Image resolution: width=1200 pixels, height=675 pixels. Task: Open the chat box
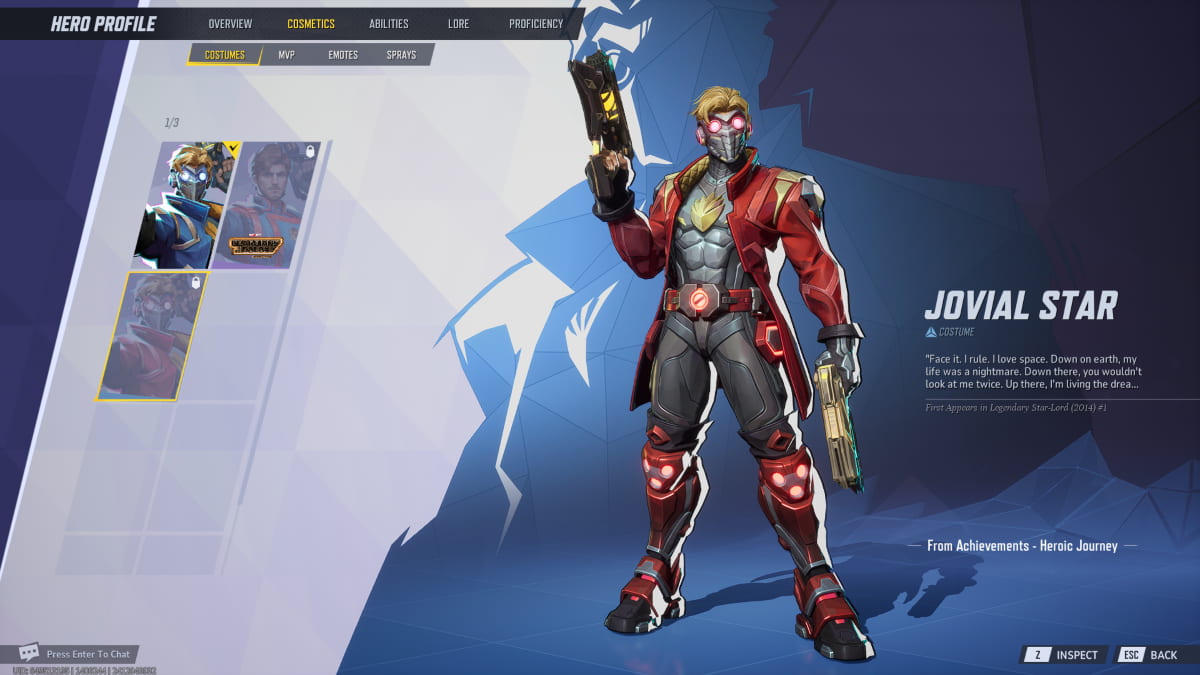75,654
